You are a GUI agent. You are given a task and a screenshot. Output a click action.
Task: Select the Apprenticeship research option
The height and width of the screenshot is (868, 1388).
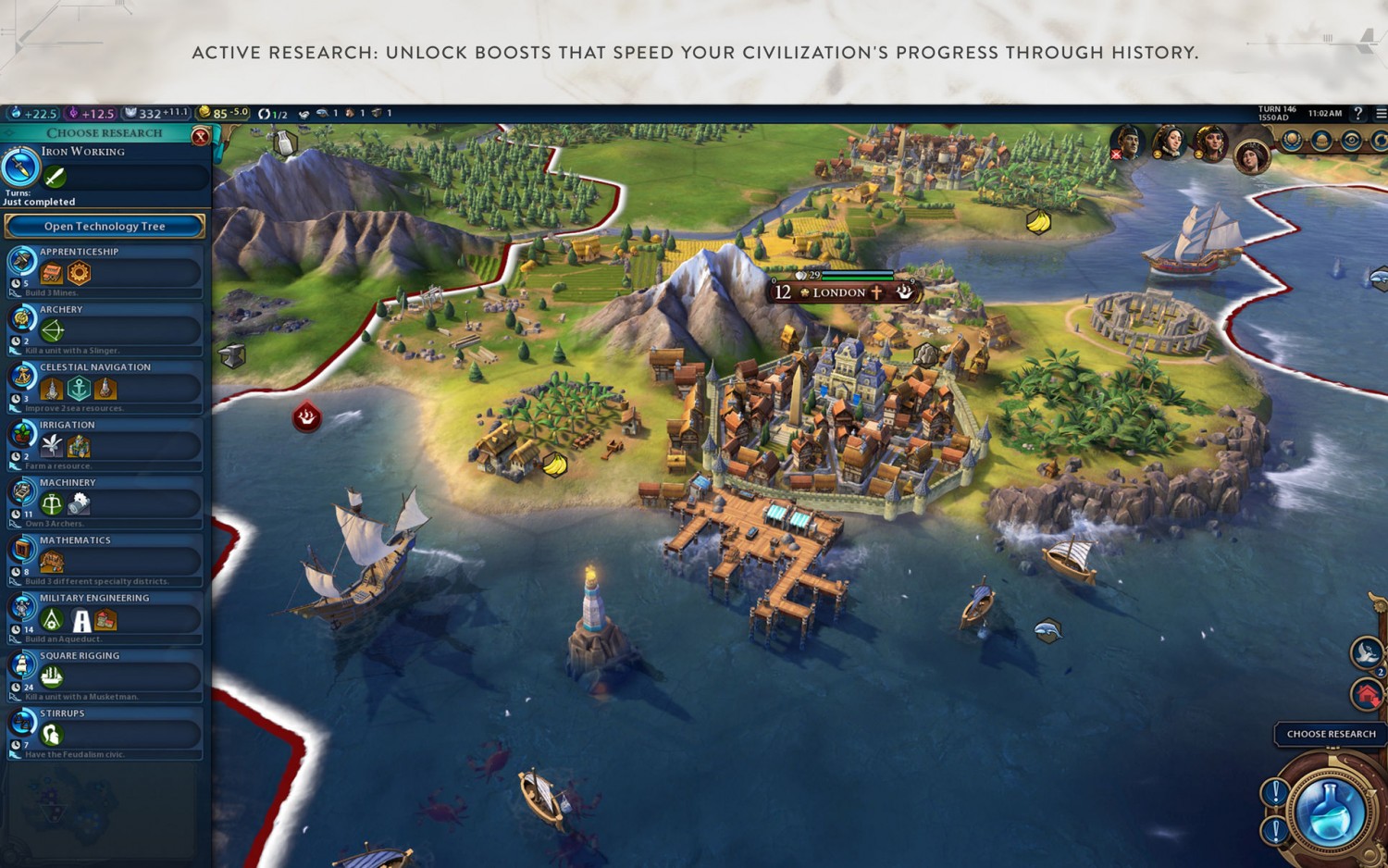[x=105, y=268]
